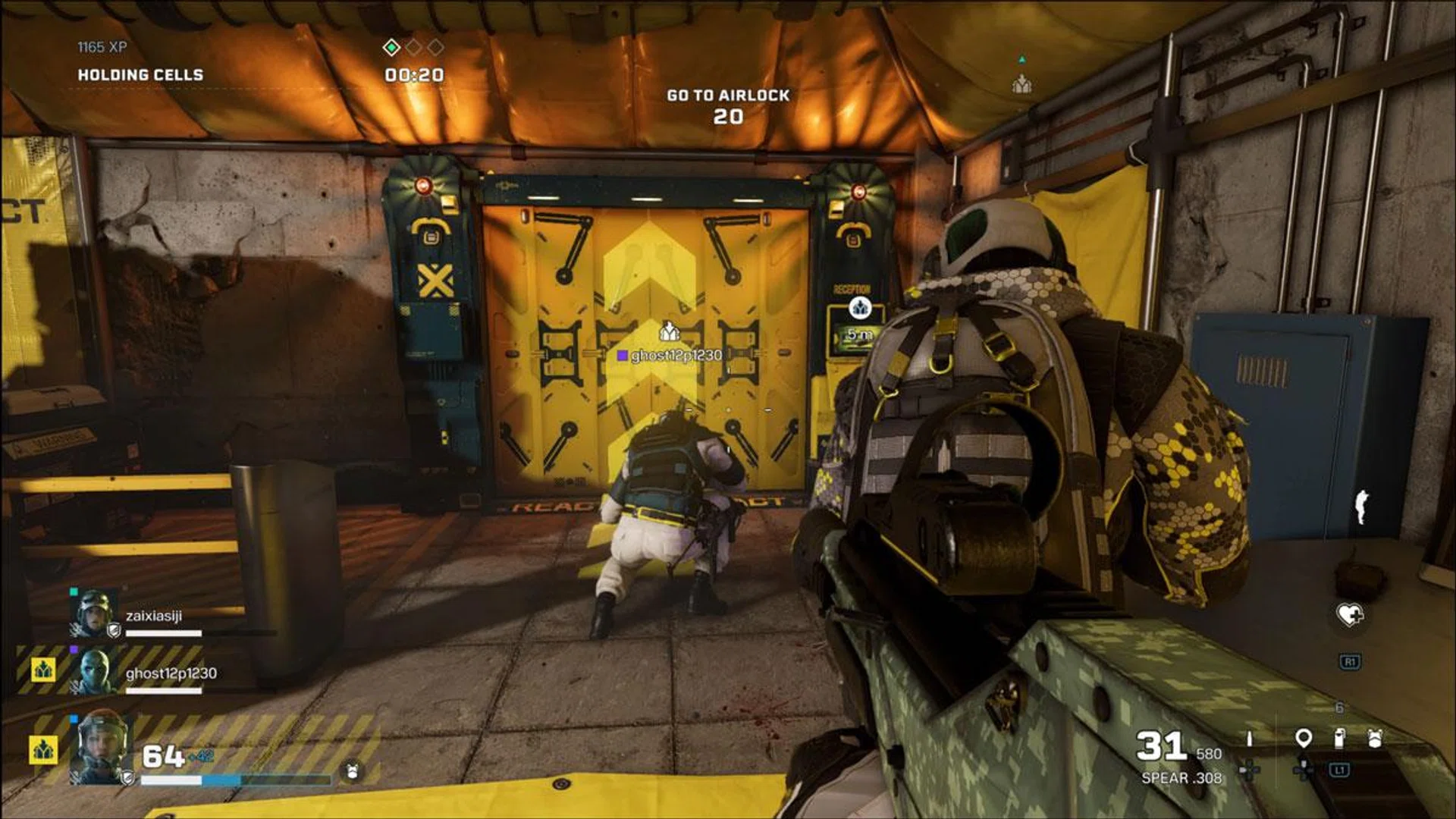Click the airlock marker above ghost12p1230's nametag
The width and height of the screenshot is (1456, 819).
pos(668,331)
